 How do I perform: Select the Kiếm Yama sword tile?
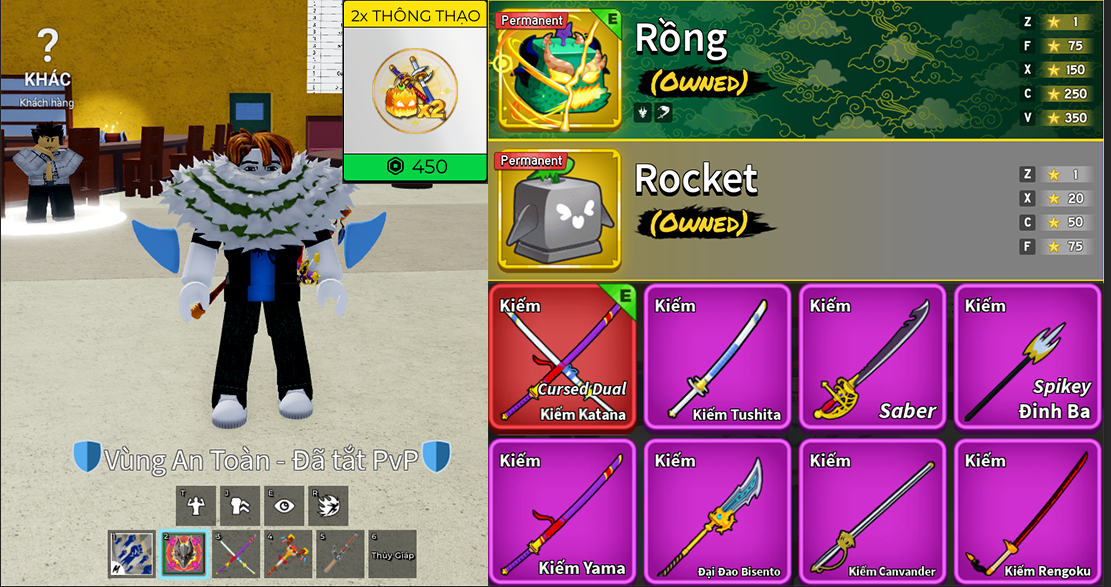point(562,511)
